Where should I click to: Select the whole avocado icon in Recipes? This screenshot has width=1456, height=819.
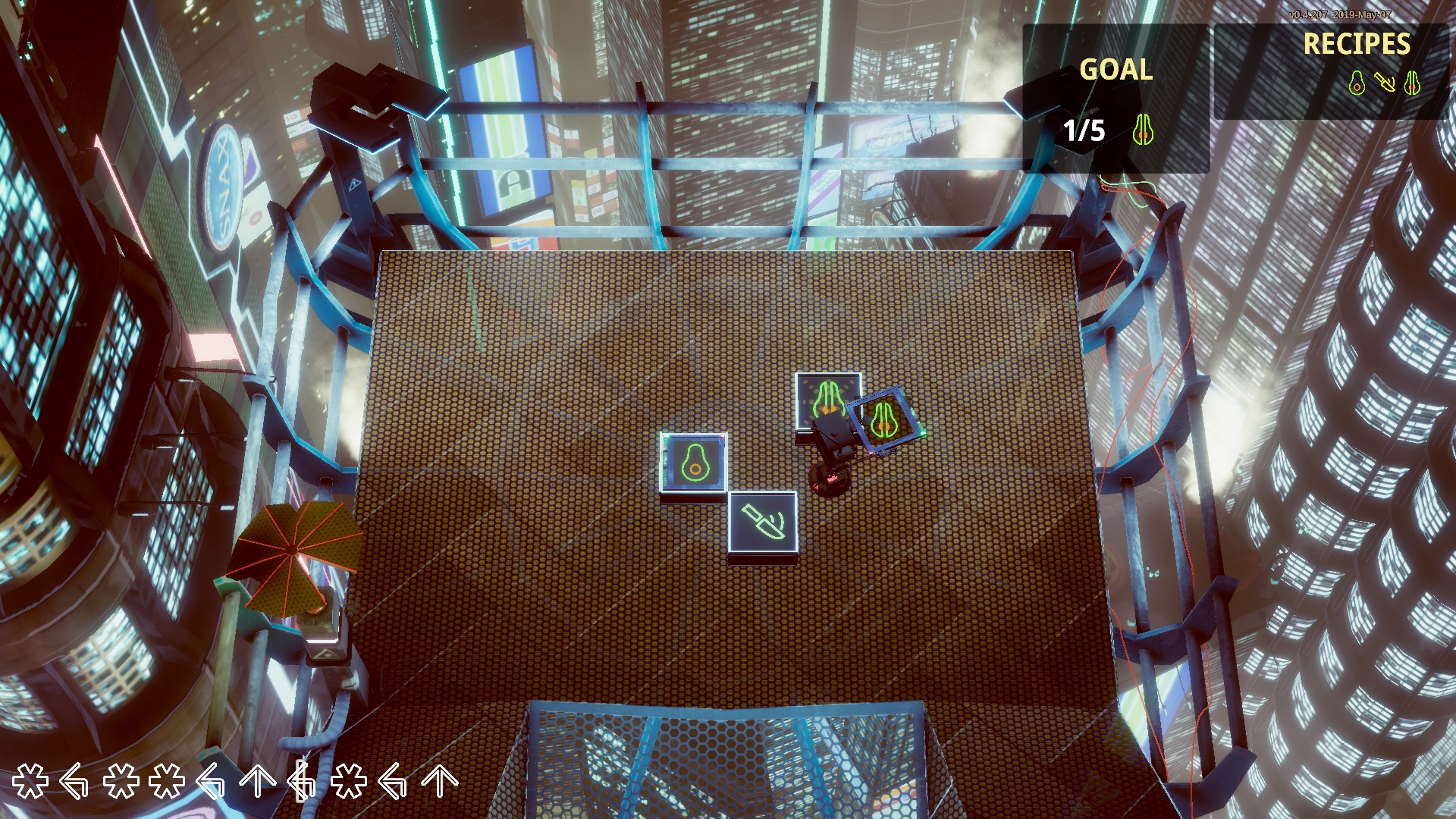pyautogui.click(x=1357, y=83)
